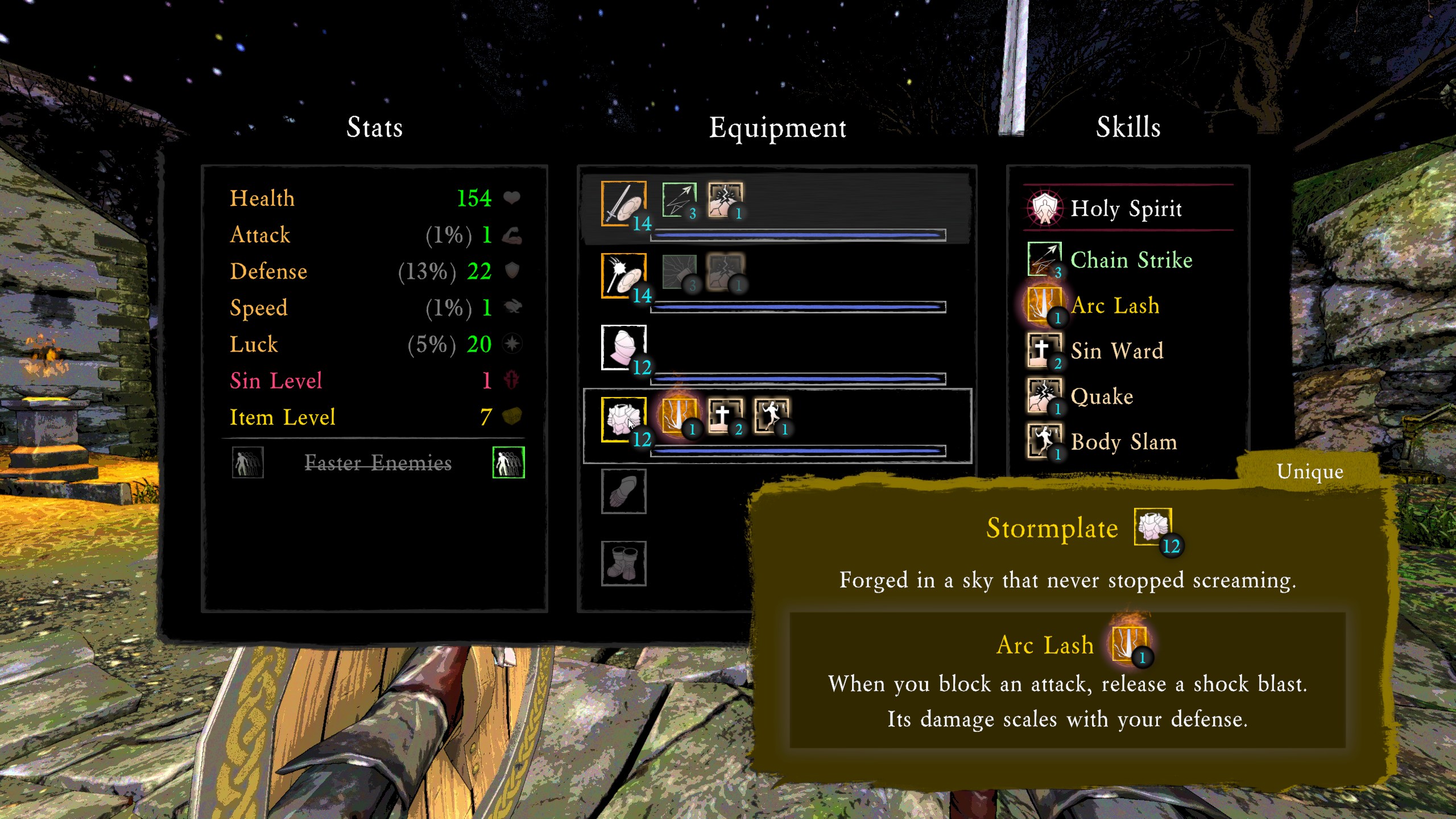1456x819 pixels.
Task: Click the Body Slam icon on the chest armor row
Action: click(771, 416)
